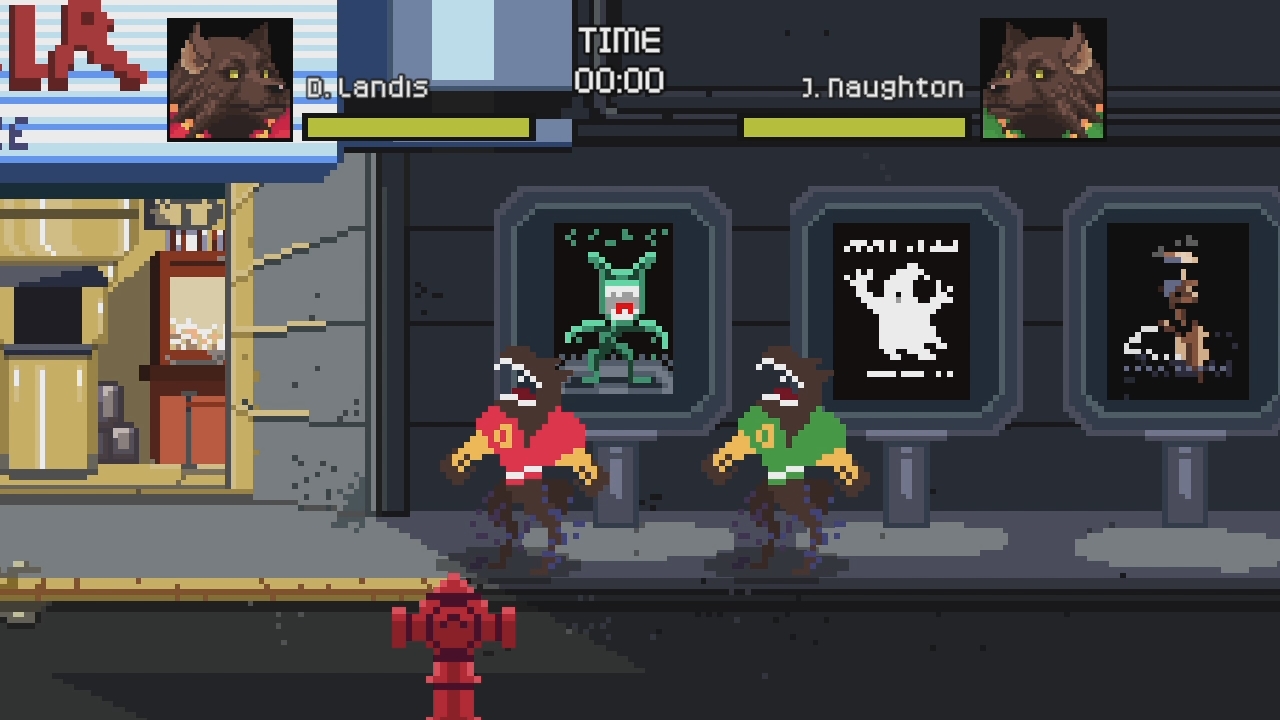Click the TIME 00:00 counter
The image size is (1280, 720).
pos(618,60)
